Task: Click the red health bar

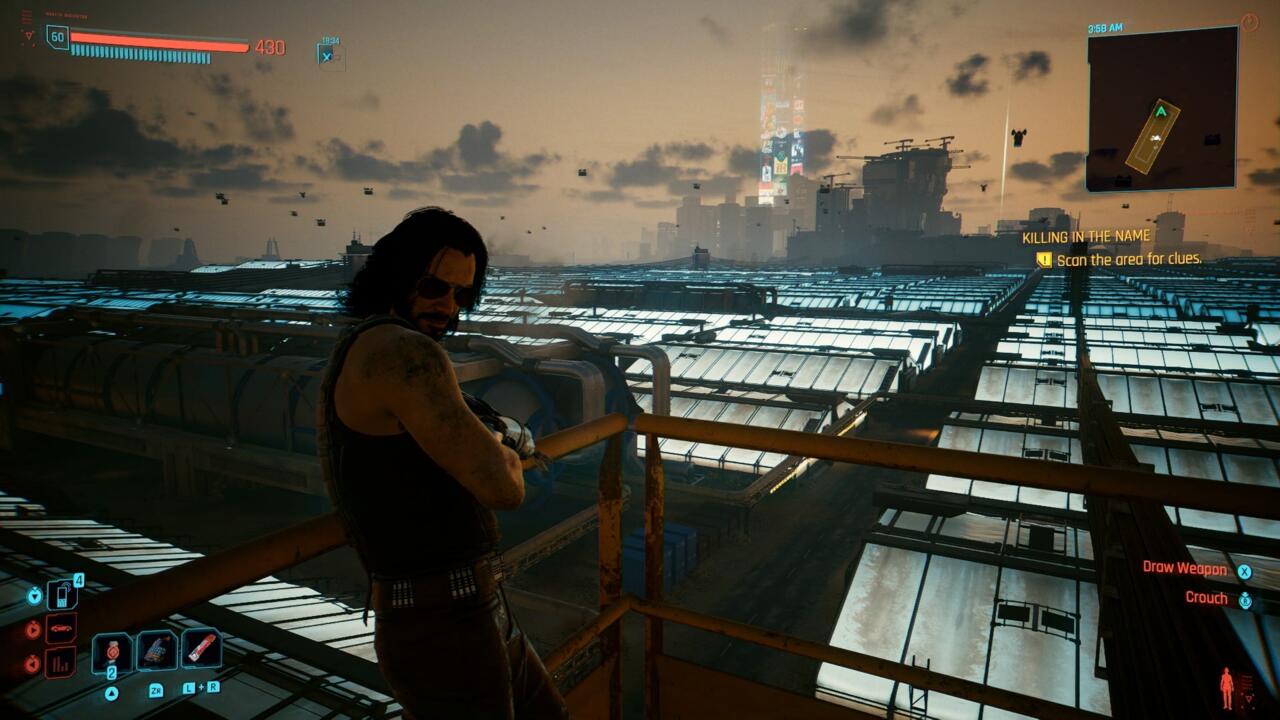Action: [x=160, y=45]
